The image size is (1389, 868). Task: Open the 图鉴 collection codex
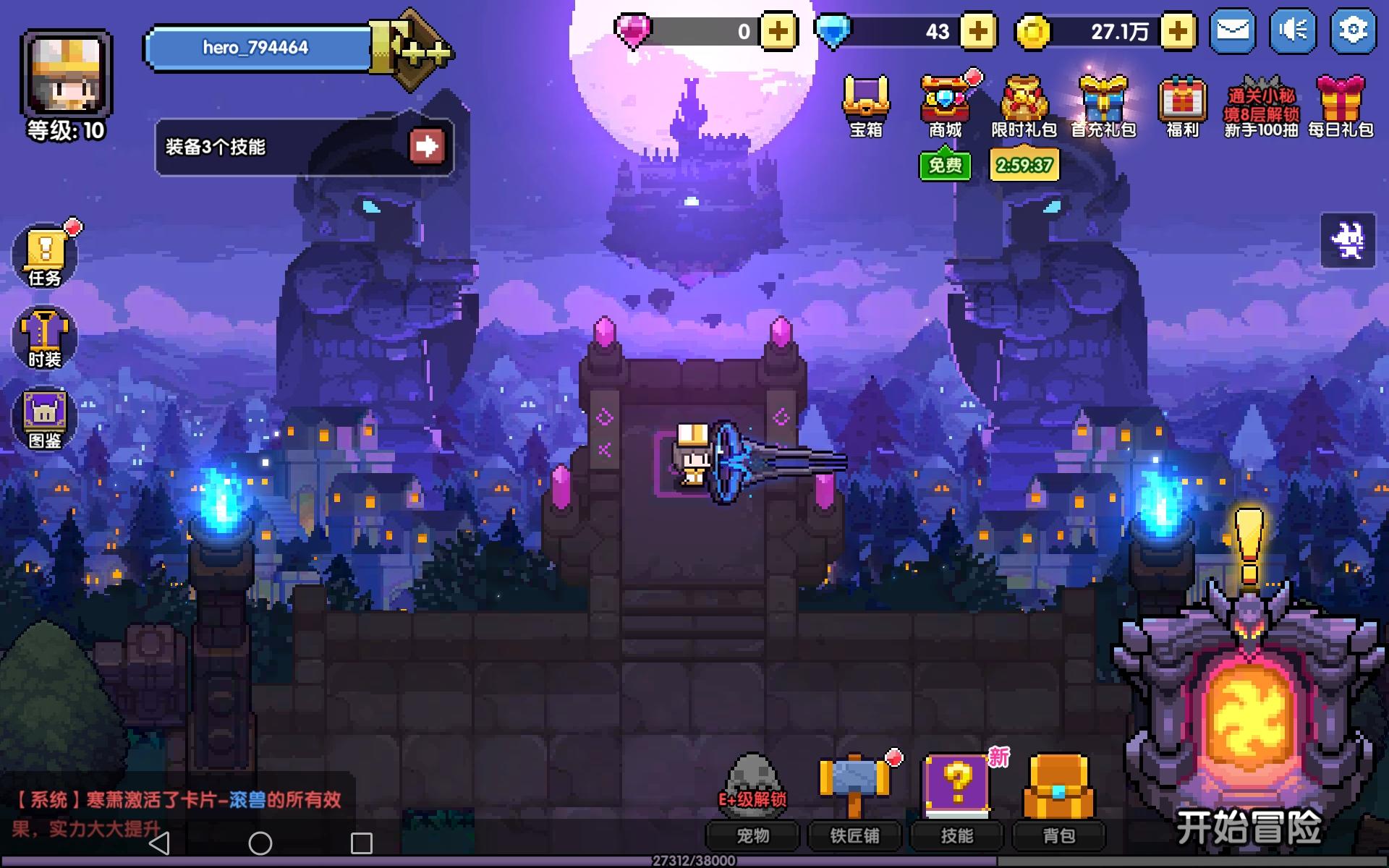click(45, 417)
